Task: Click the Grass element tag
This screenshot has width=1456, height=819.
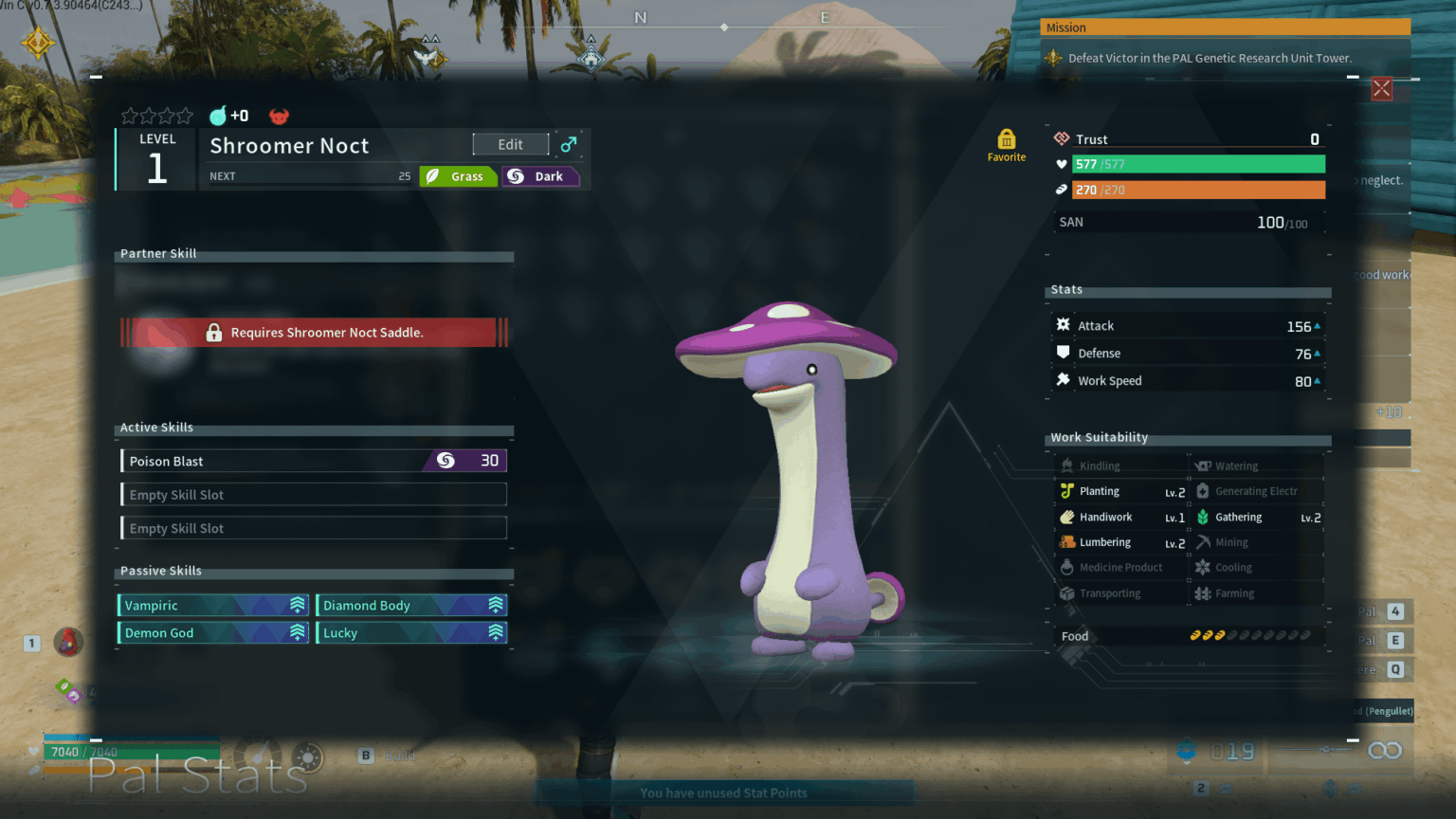Action: [x=458, y=176]
